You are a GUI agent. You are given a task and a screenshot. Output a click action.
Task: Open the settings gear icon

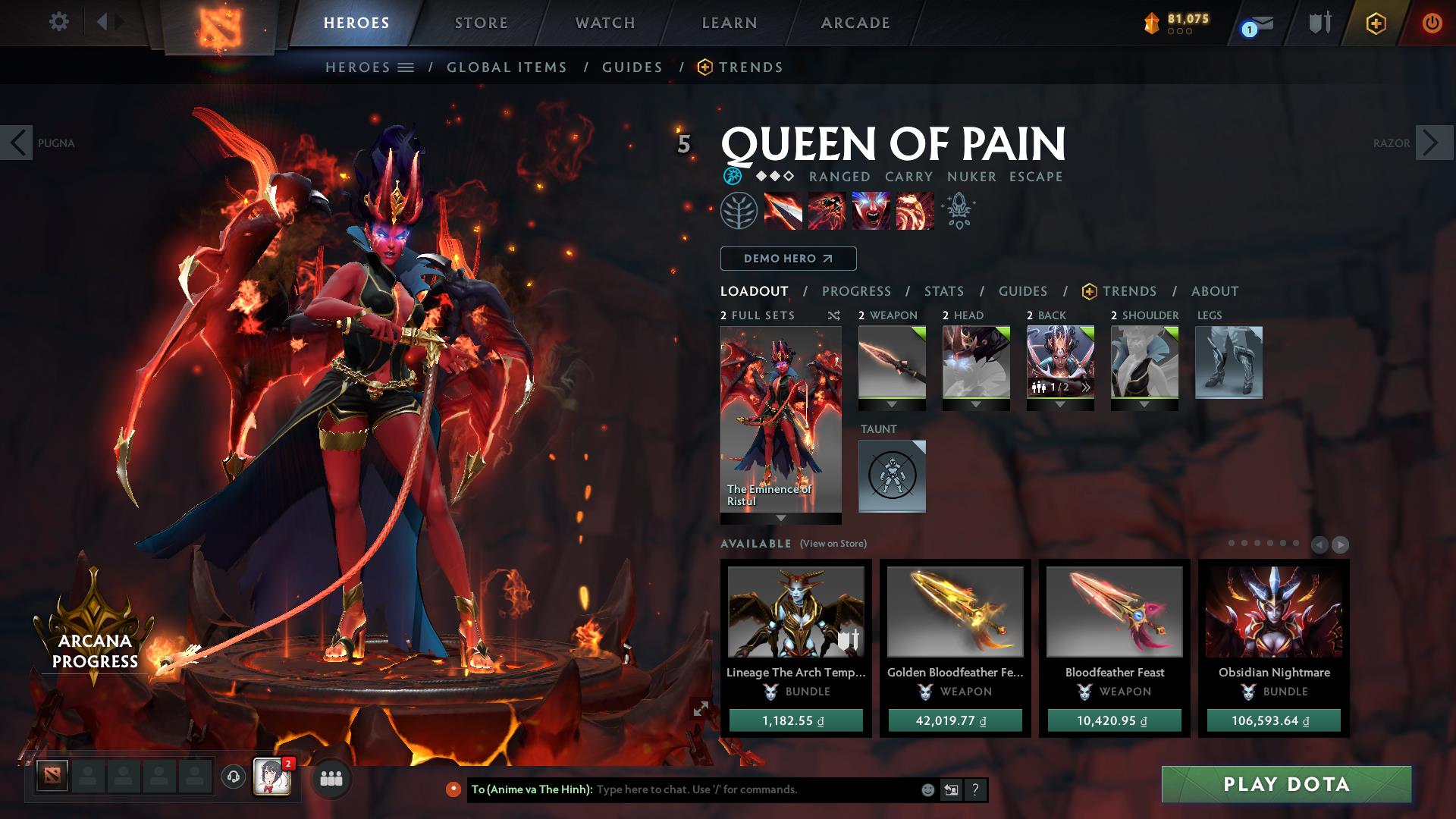59,22
